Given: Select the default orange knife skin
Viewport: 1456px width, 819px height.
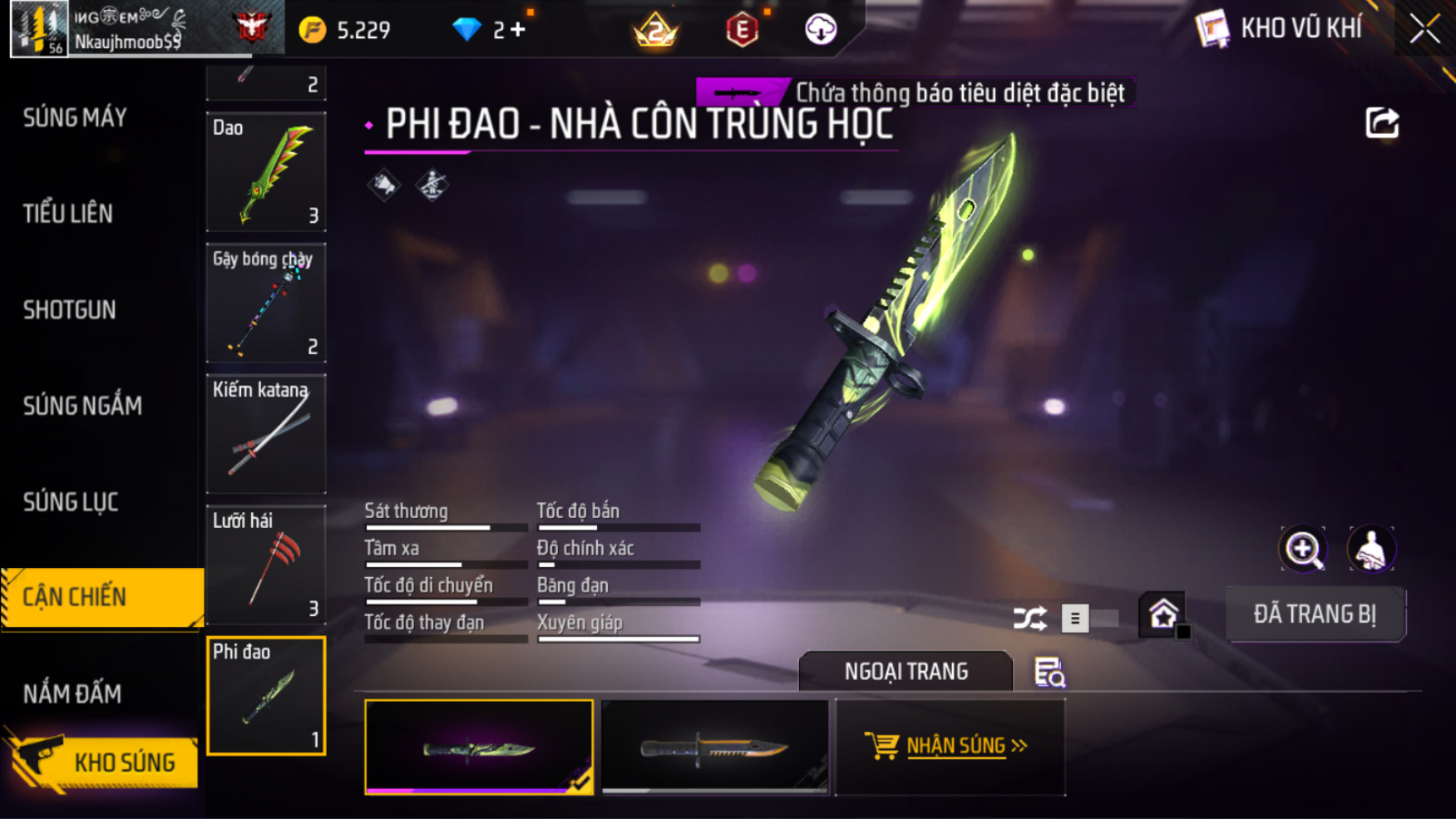Looking at the screenshot, I should pos(714,747).
